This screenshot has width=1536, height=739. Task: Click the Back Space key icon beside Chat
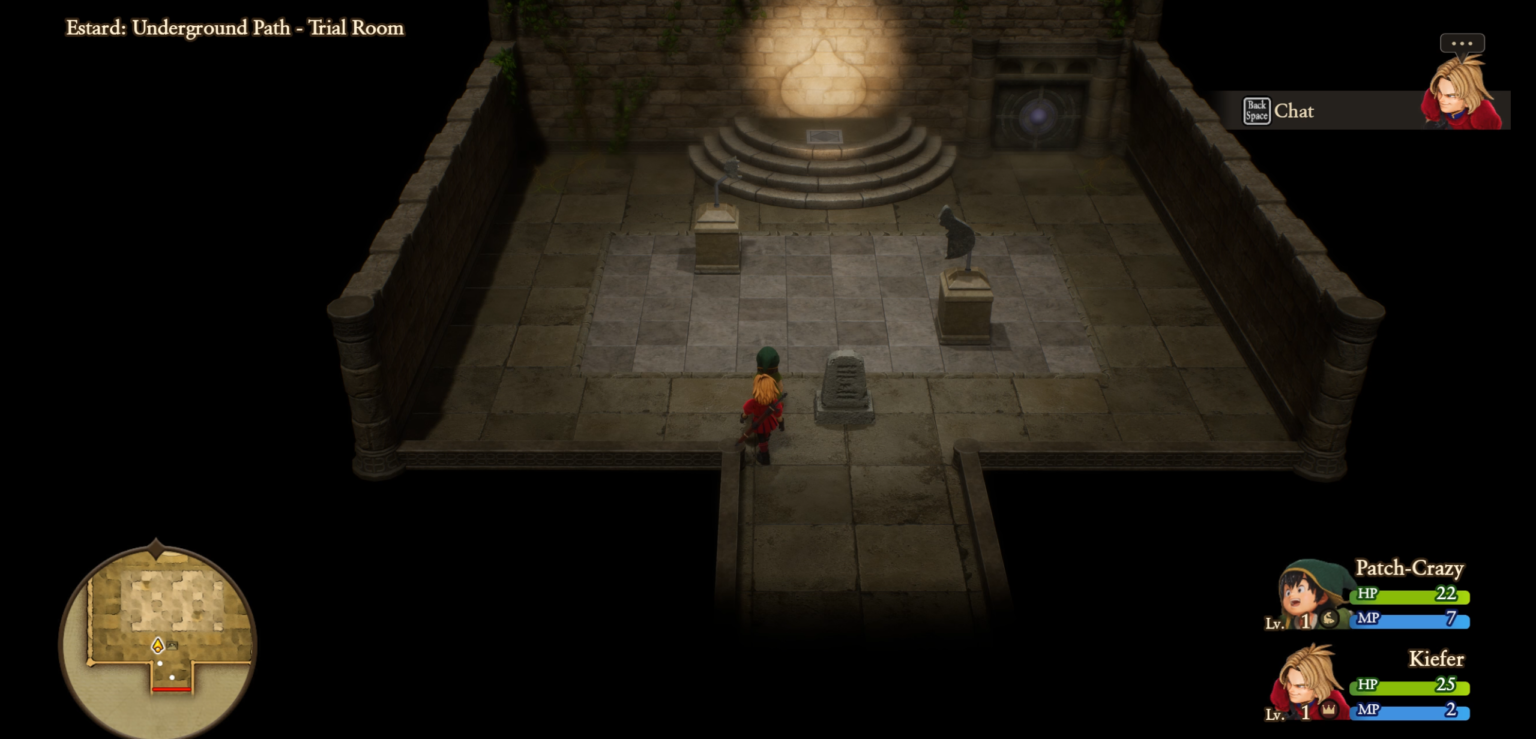point(1256,111)
